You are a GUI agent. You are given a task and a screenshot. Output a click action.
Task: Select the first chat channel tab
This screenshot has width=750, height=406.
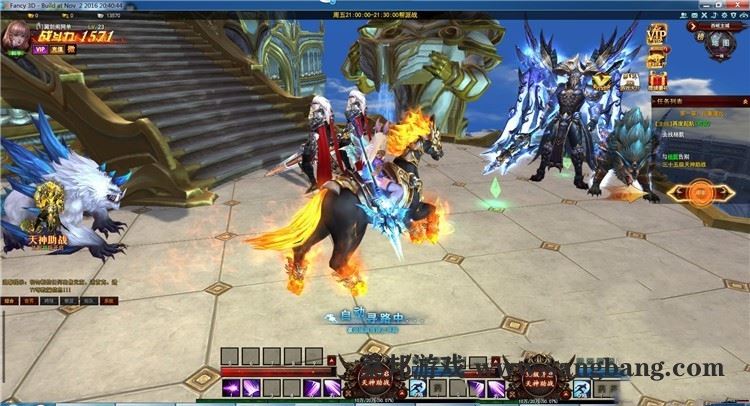click(8, 300)
